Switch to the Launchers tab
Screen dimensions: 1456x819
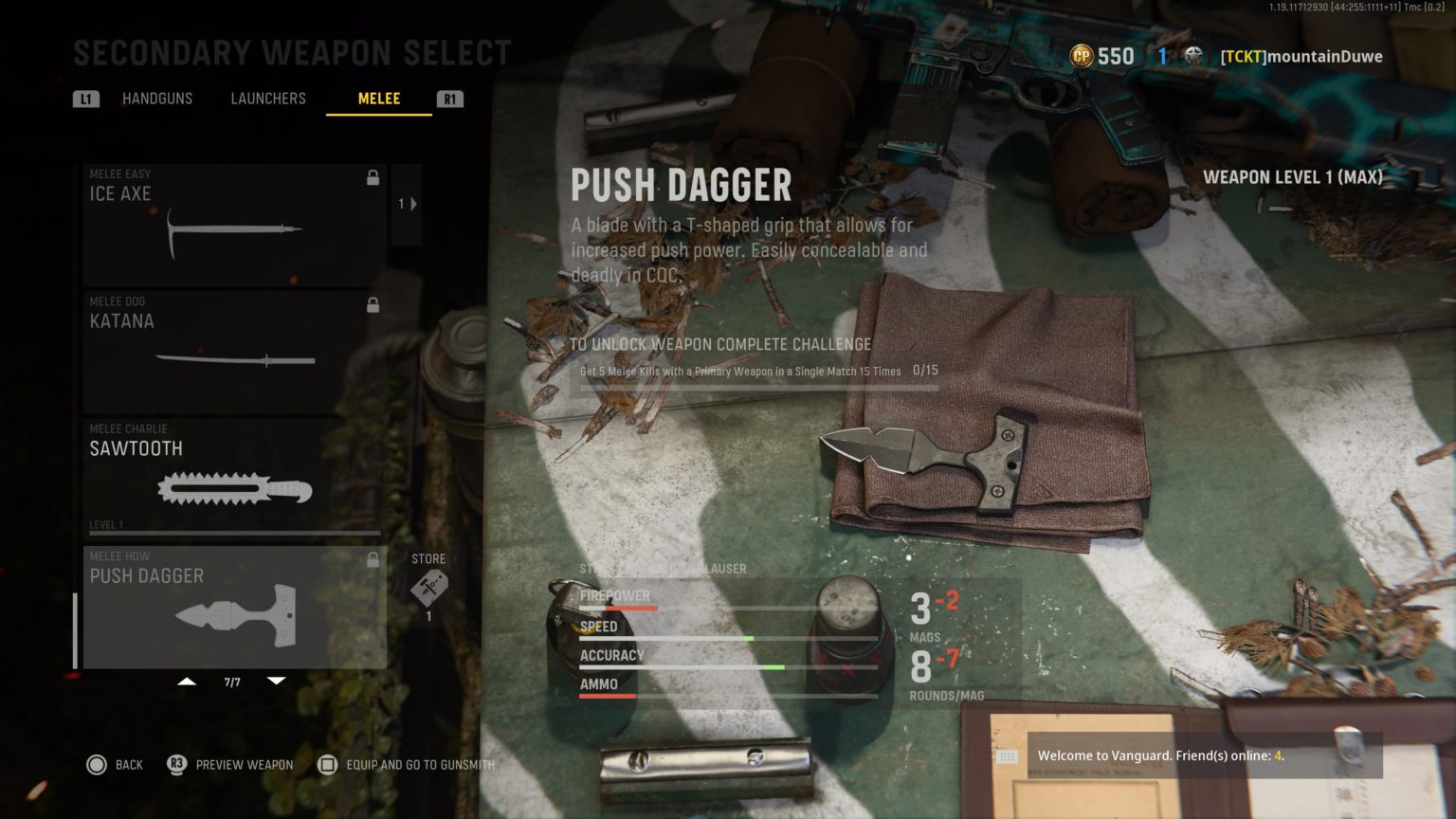(x=268, y=99)
